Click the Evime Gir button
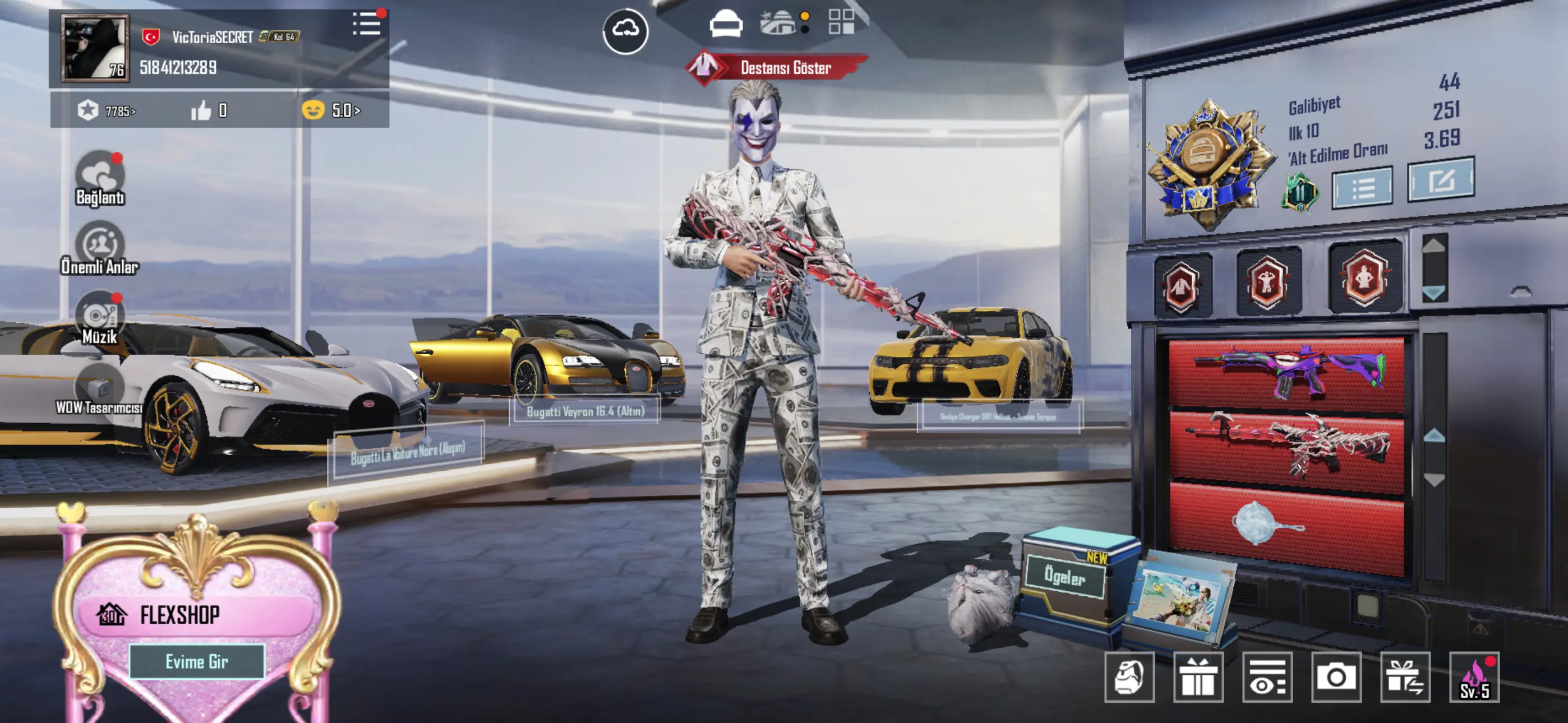The width and height of the screenshot is (1568, 723). (x=197, y=661)
